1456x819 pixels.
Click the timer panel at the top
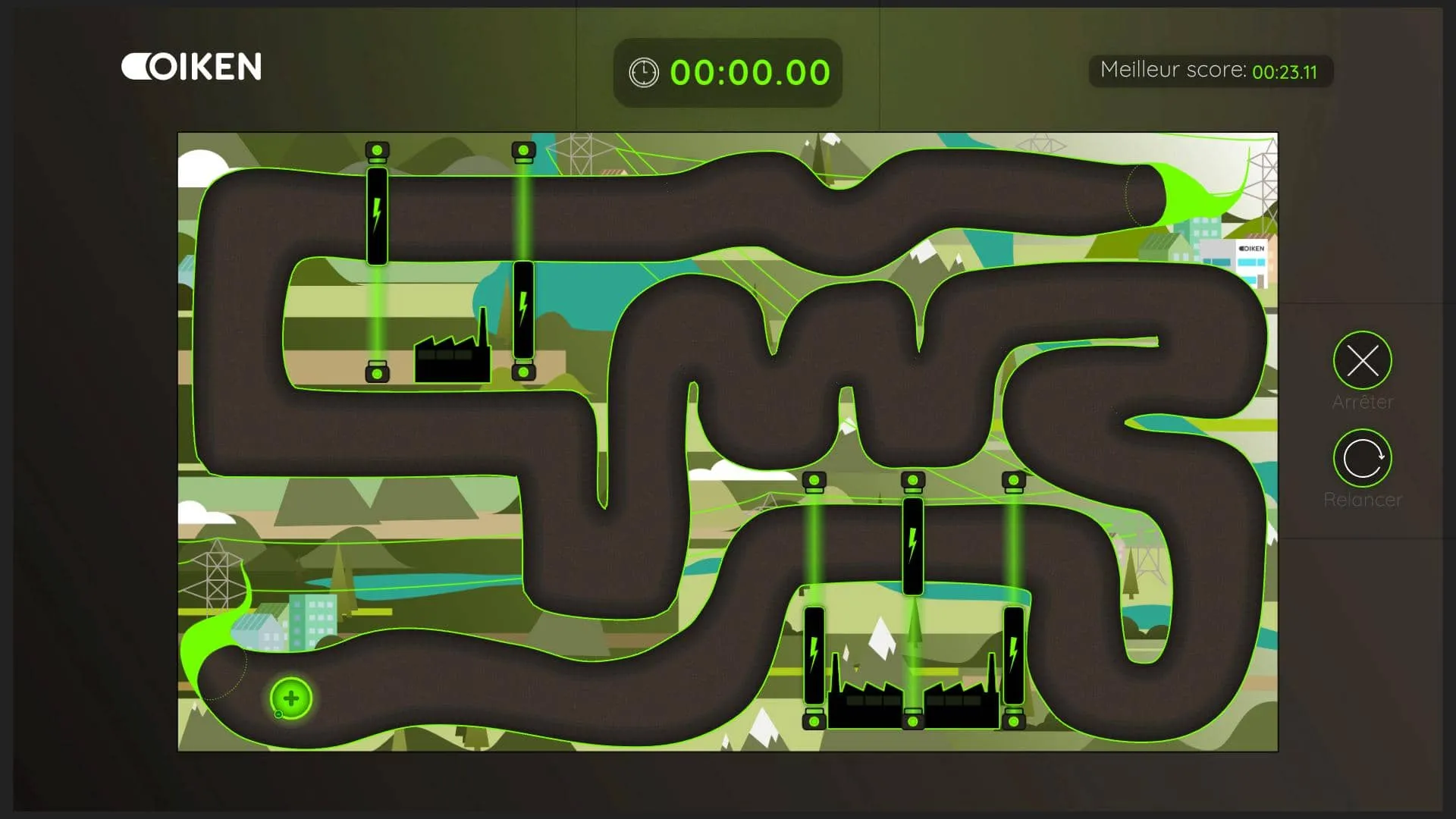click(728, 74)
